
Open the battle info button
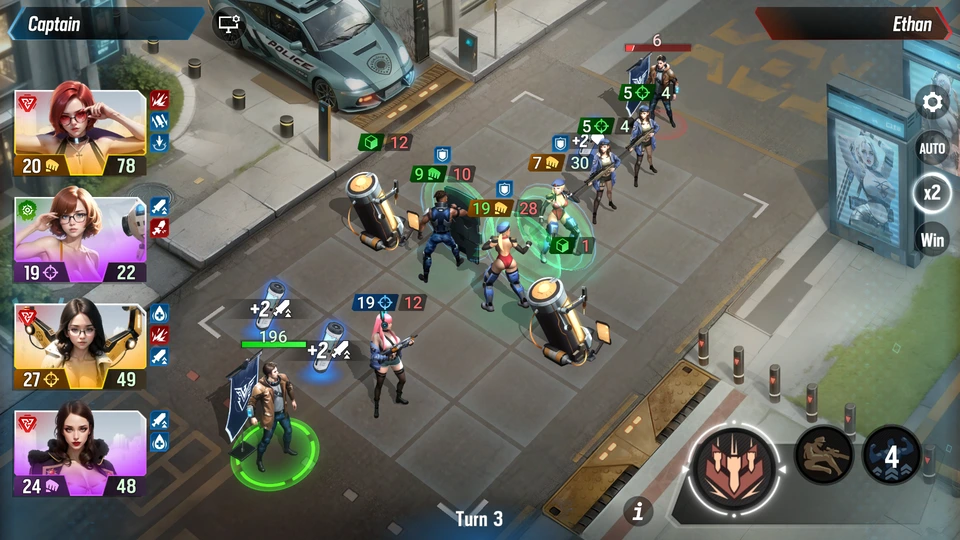(x=638, y=511)
